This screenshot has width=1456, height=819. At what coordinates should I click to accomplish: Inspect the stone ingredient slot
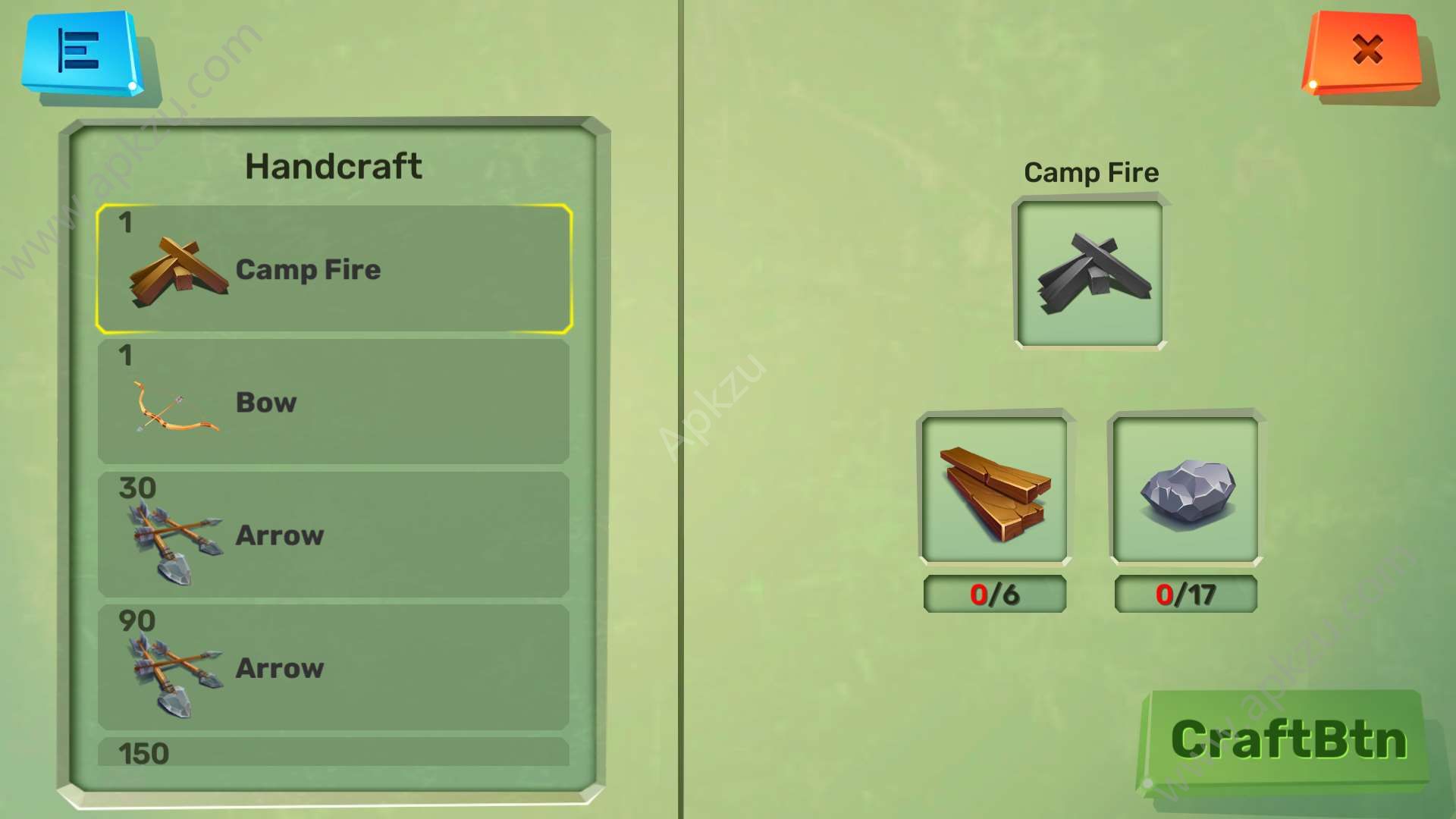point(1185,491)
